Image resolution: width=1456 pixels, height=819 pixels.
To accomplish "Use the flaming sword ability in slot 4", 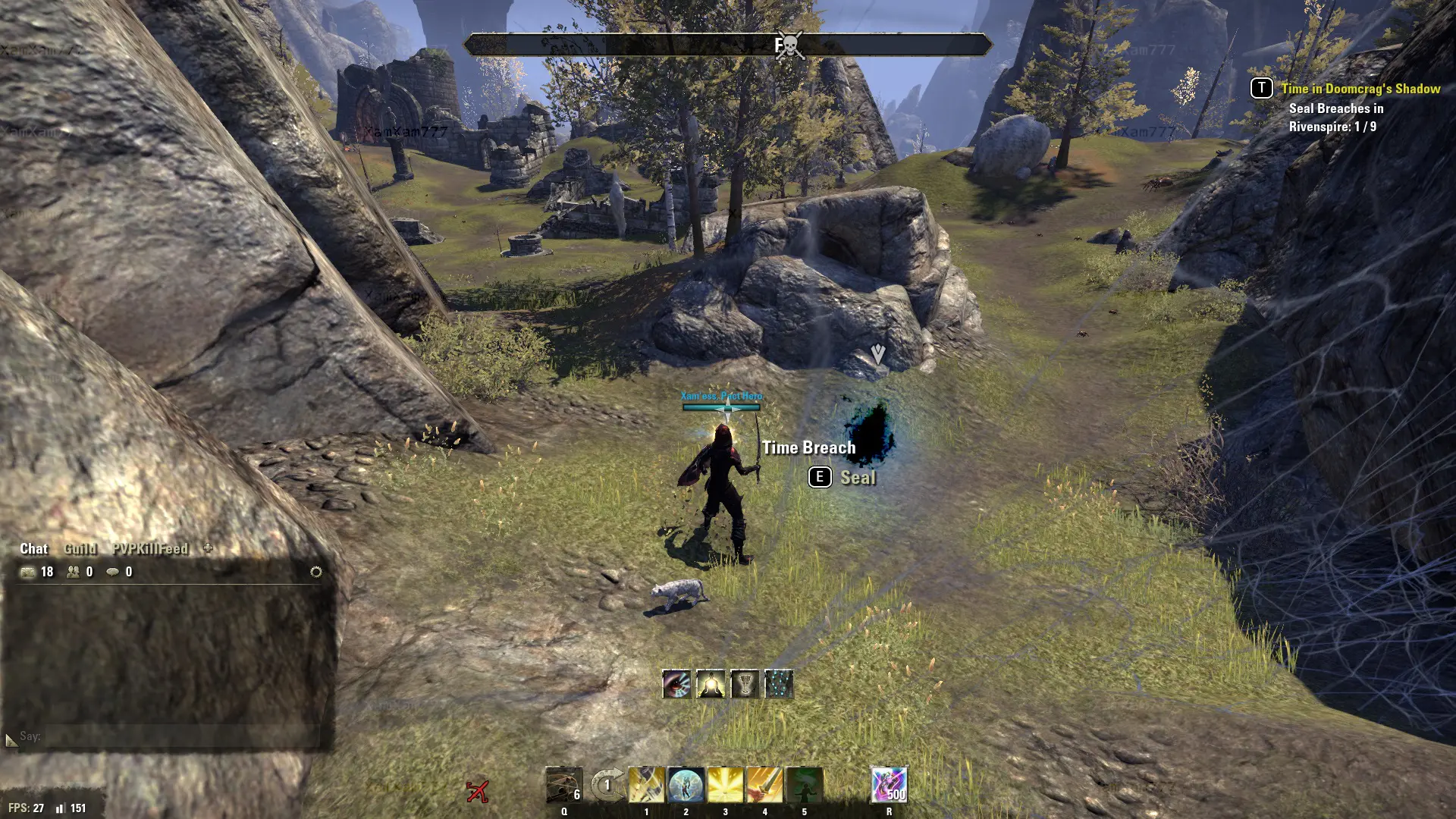I will click(x=764, y=786).
